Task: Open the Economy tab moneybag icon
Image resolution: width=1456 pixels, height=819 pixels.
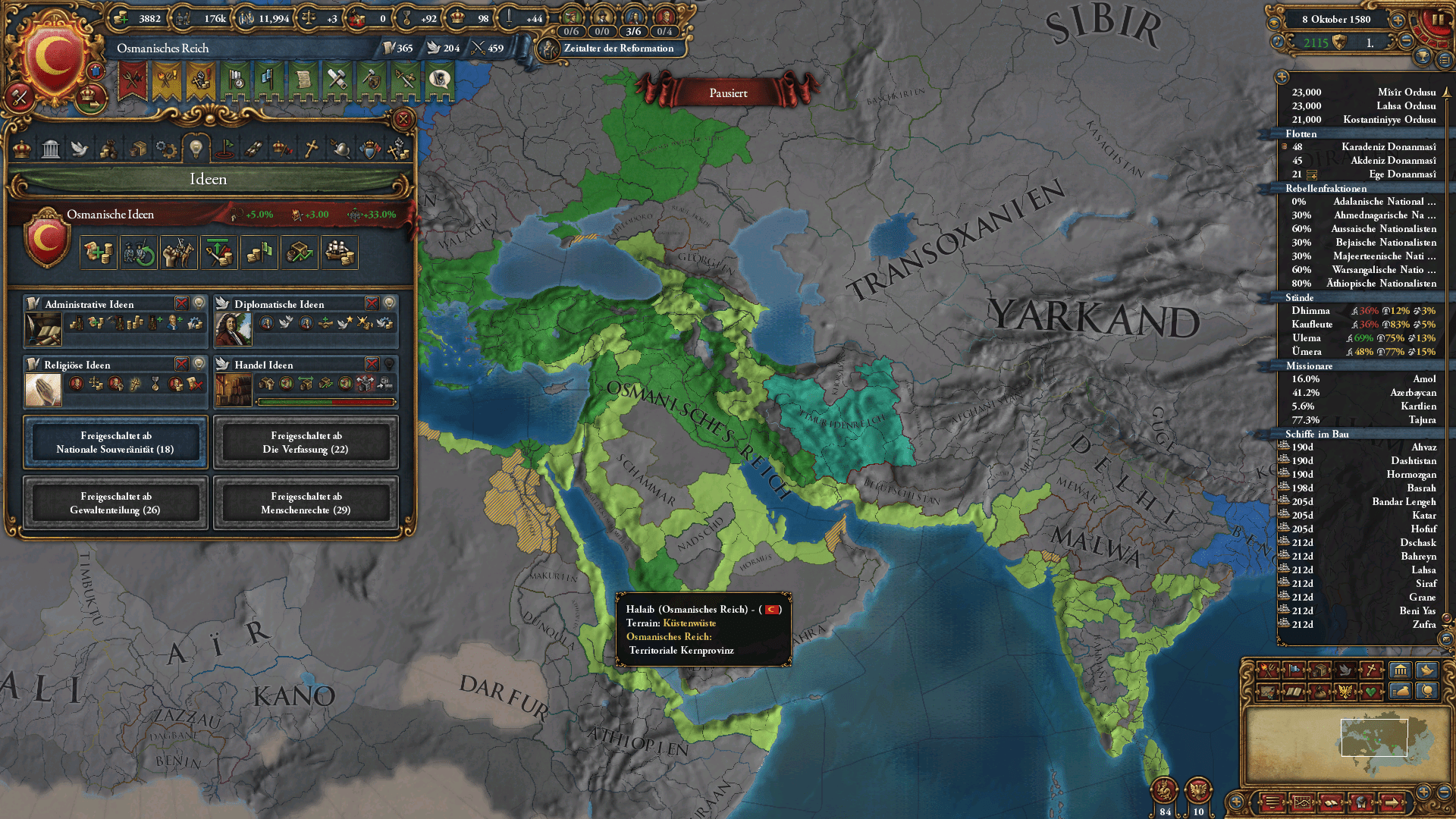Action: coord(108,149)
